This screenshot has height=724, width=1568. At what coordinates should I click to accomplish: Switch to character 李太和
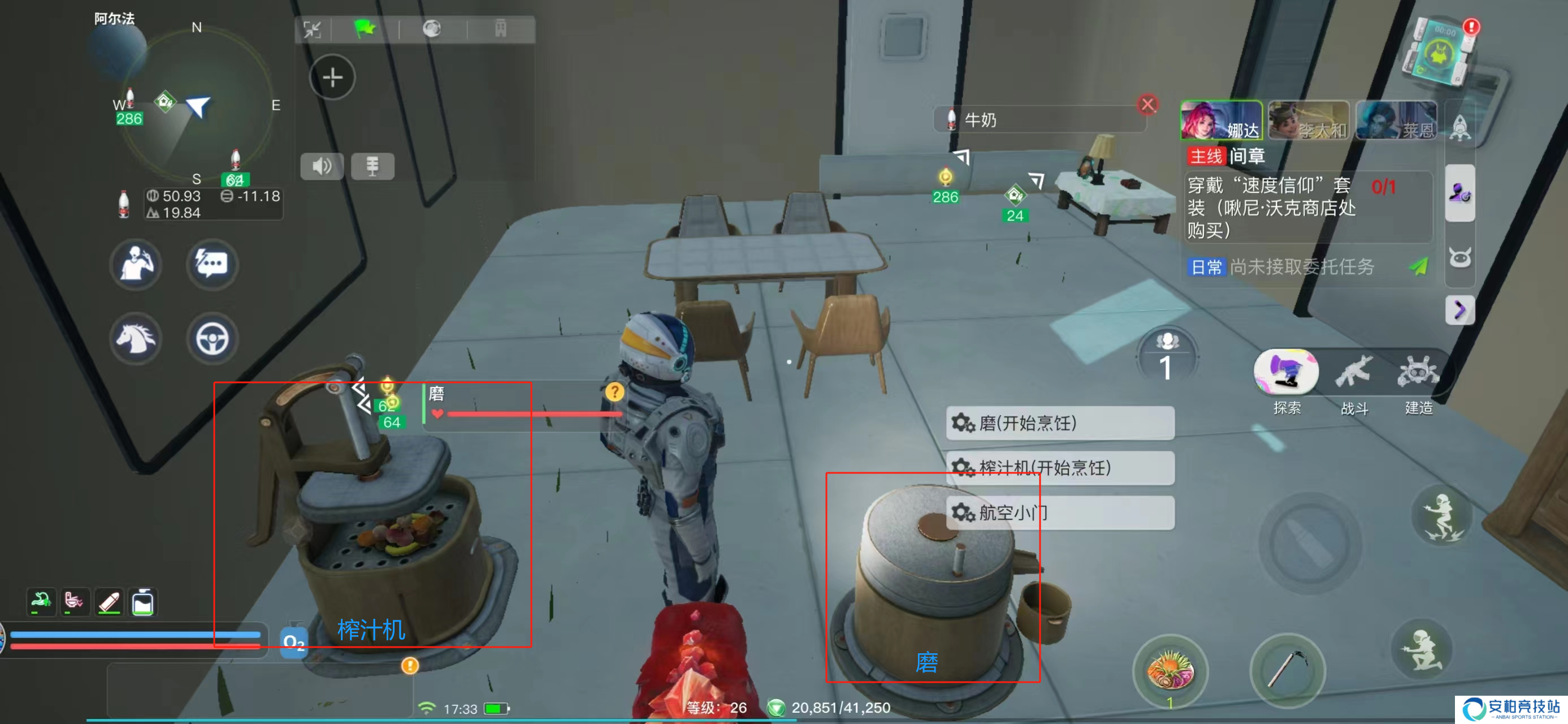pyautogui.click(x=1308, y=120)
